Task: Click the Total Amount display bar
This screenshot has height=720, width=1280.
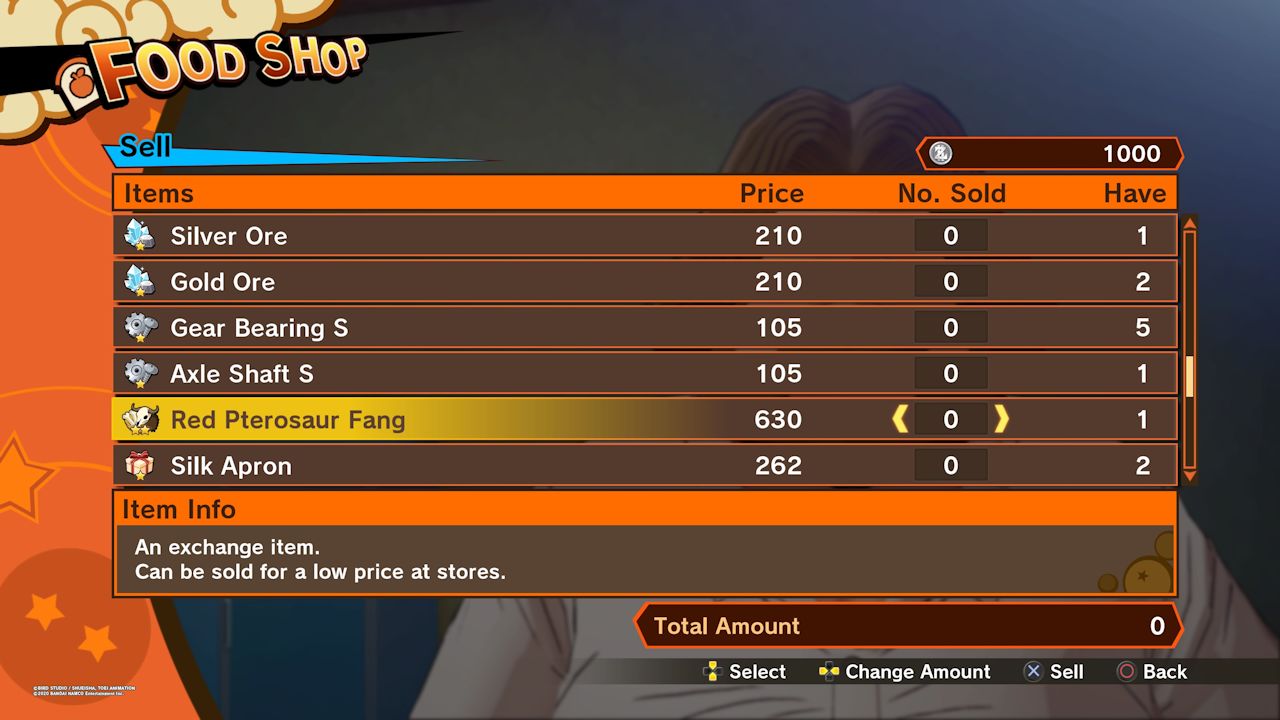Action: (x=910, y=626)
